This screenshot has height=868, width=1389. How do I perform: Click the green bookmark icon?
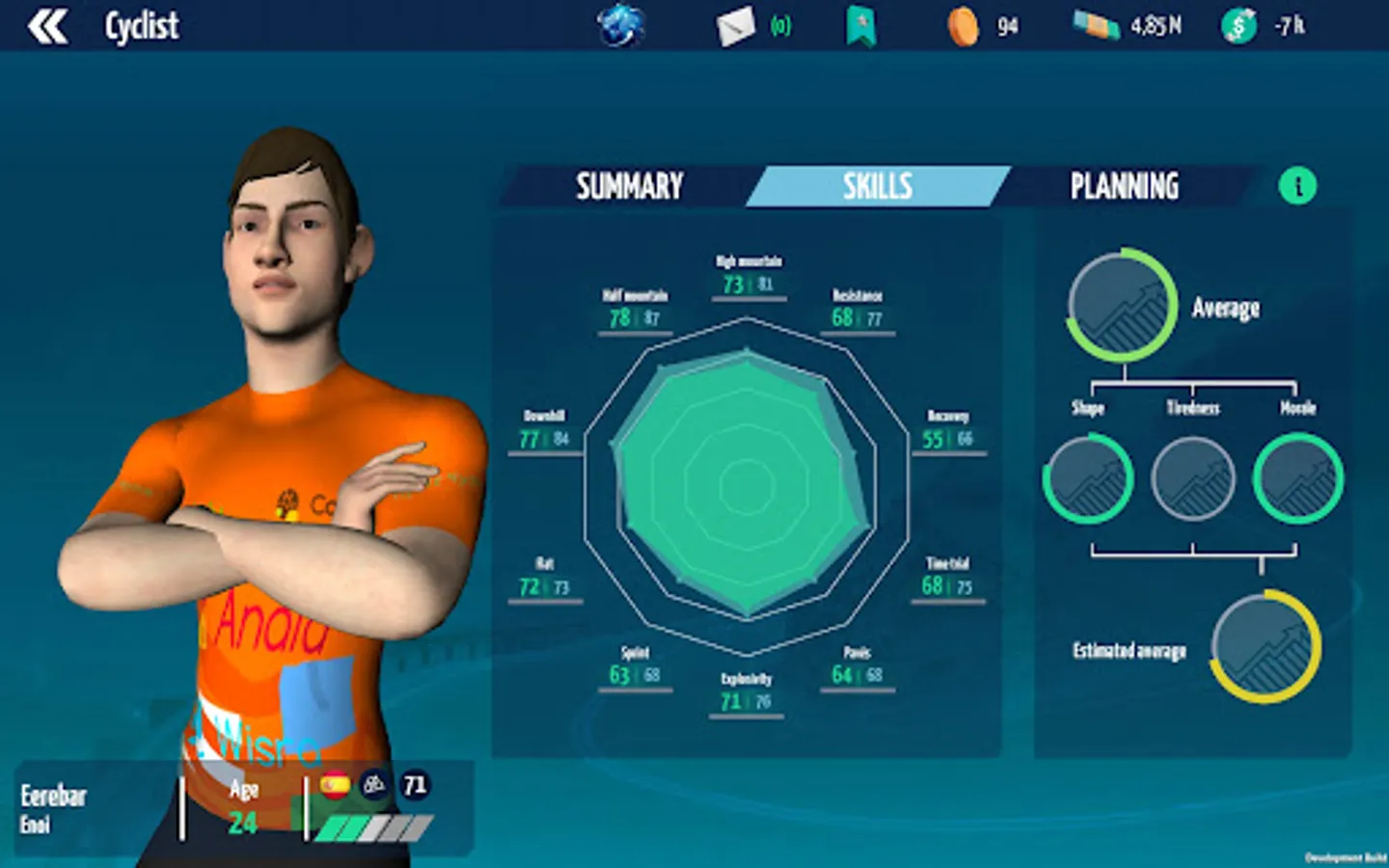(860, 26)
